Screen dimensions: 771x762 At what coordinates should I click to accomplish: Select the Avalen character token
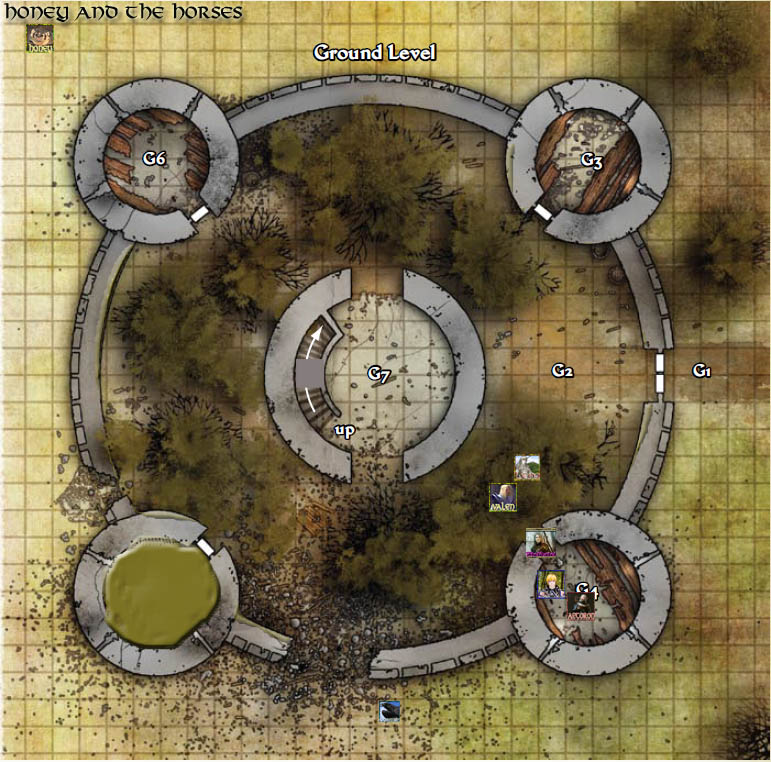pyautogui.click(x=502, y=497)
